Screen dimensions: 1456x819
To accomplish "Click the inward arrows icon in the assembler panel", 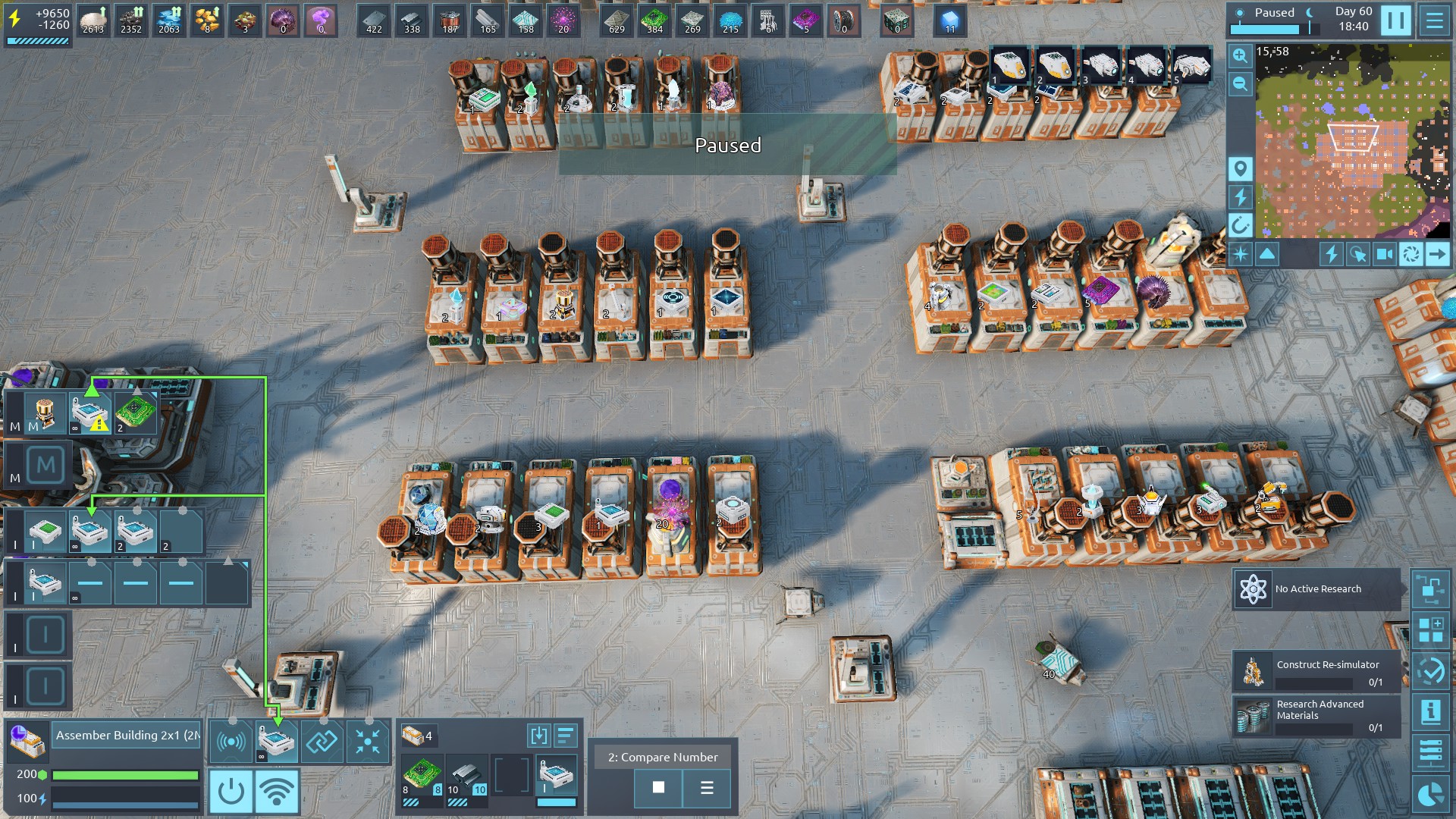I will 368,741.
